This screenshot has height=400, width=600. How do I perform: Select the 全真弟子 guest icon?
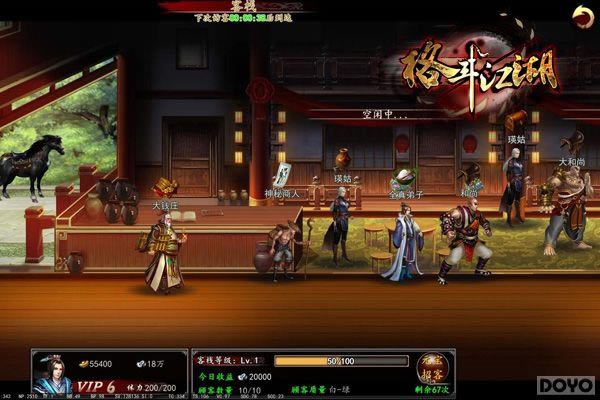coord(402,180)
